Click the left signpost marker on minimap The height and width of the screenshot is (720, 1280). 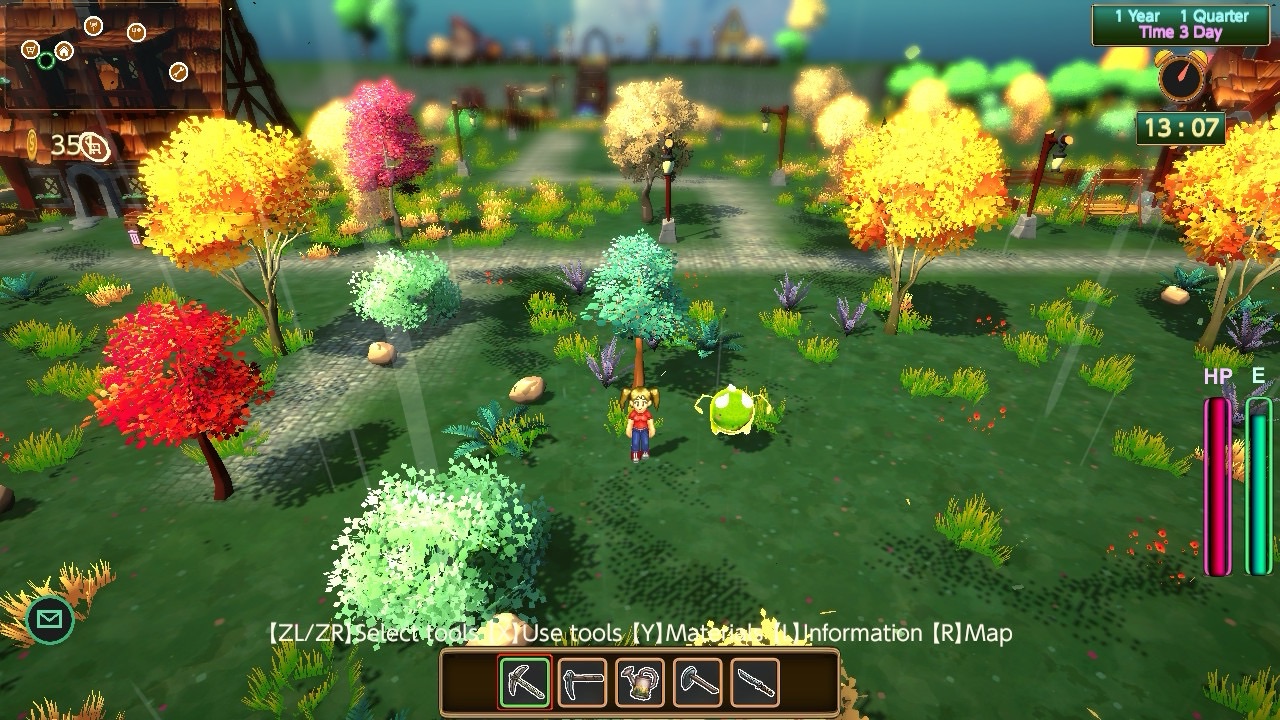click(x=94, y=27)
